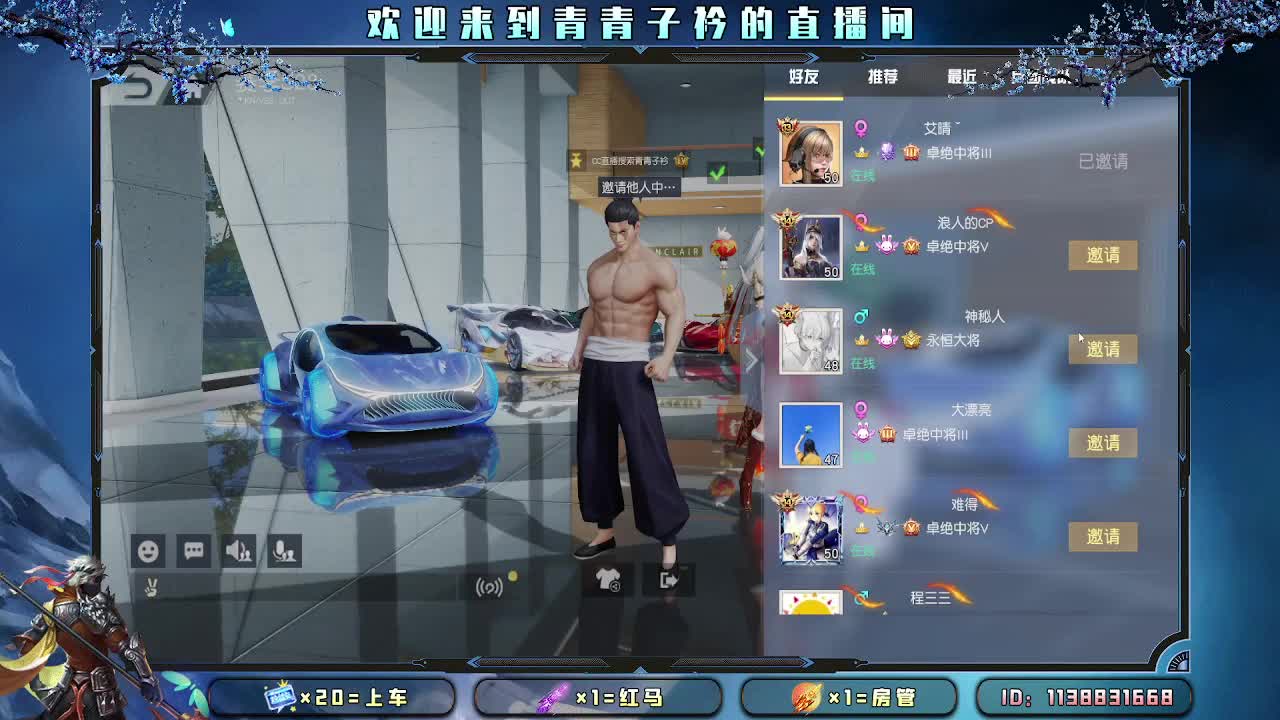Image resolution: width=1280 pixels, height=720 pixels.
Task: Open the chat message window
Action: click(193, 550)
